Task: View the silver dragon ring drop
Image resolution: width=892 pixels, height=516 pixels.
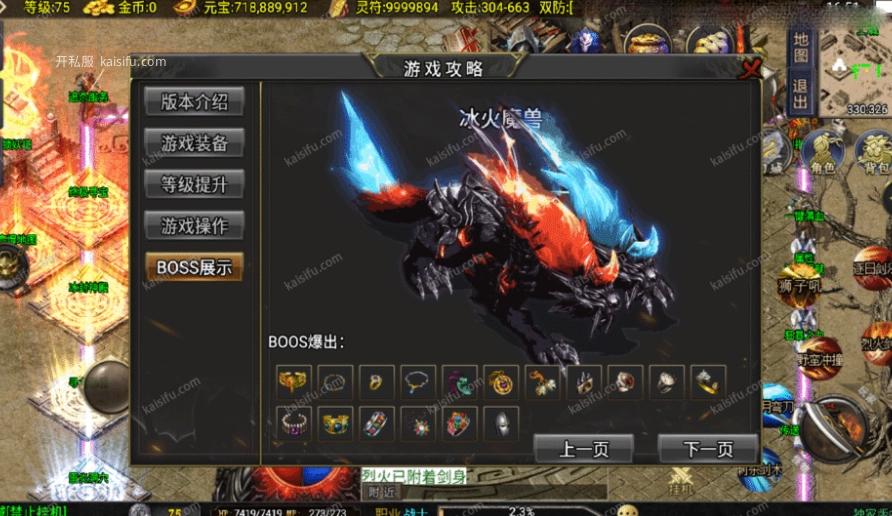Action: click(708, 382)
